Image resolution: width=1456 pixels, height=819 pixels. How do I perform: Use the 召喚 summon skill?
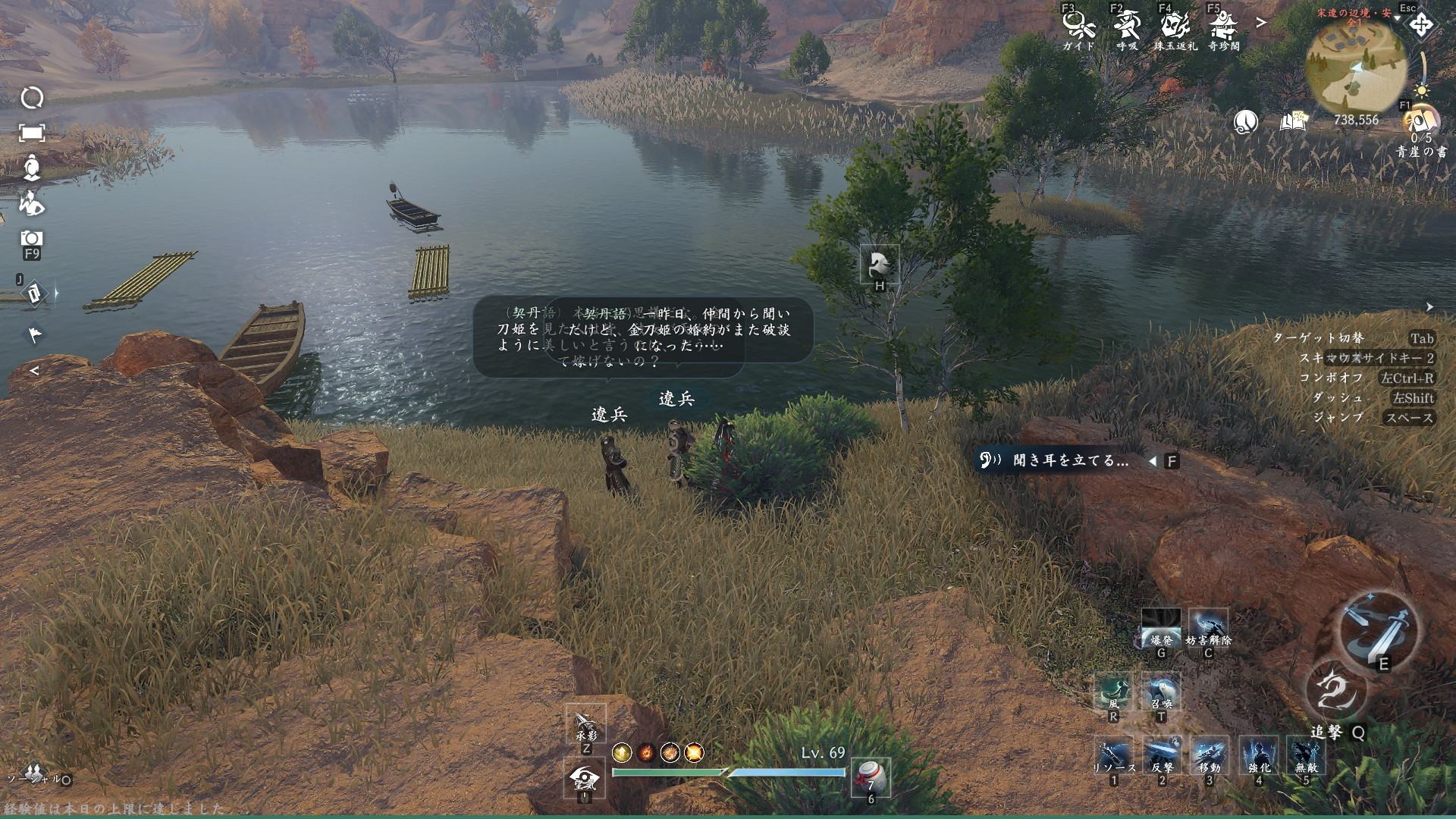pyautogui.click(x=1161, y=692)
